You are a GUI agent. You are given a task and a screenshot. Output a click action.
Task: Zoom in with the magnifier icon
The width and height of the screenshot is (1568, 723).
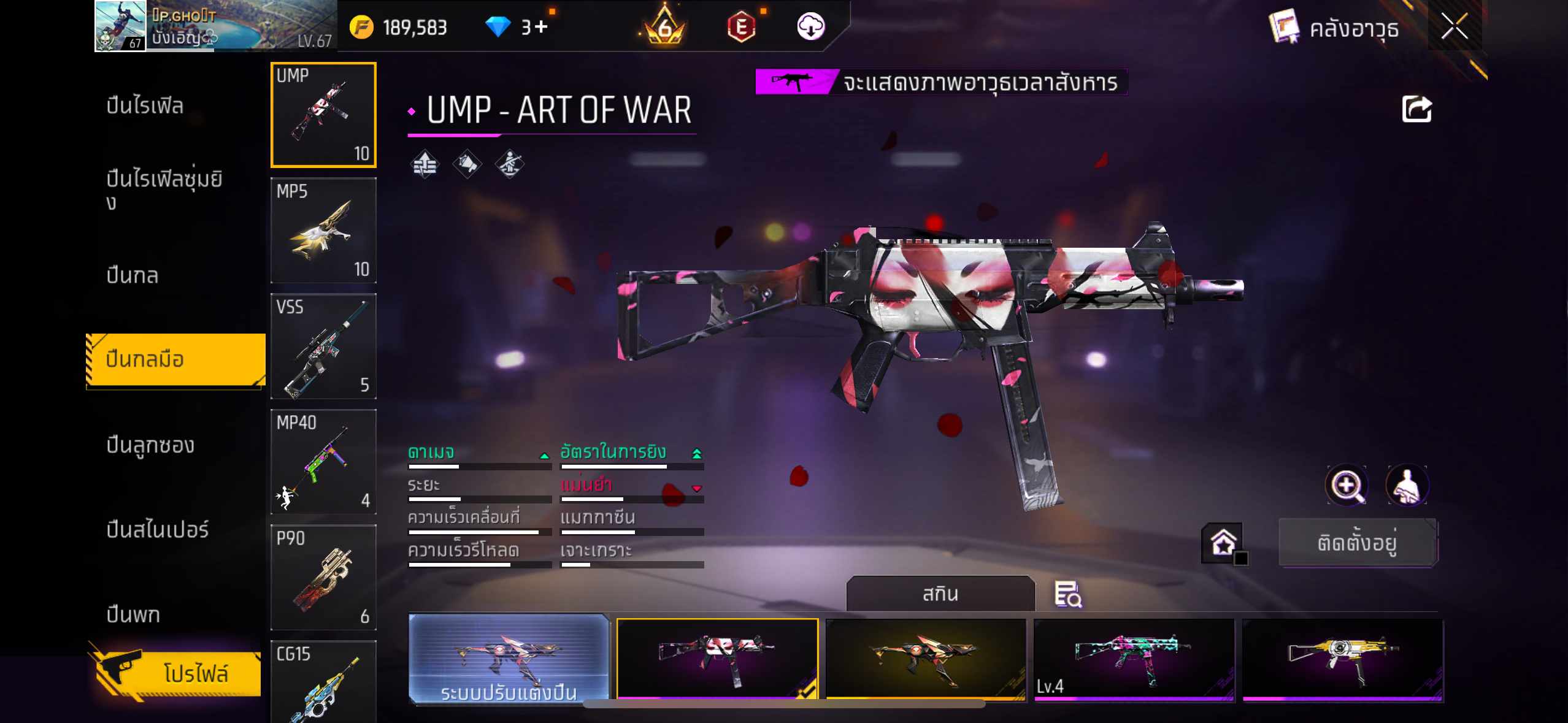[x=1347, y=486]
